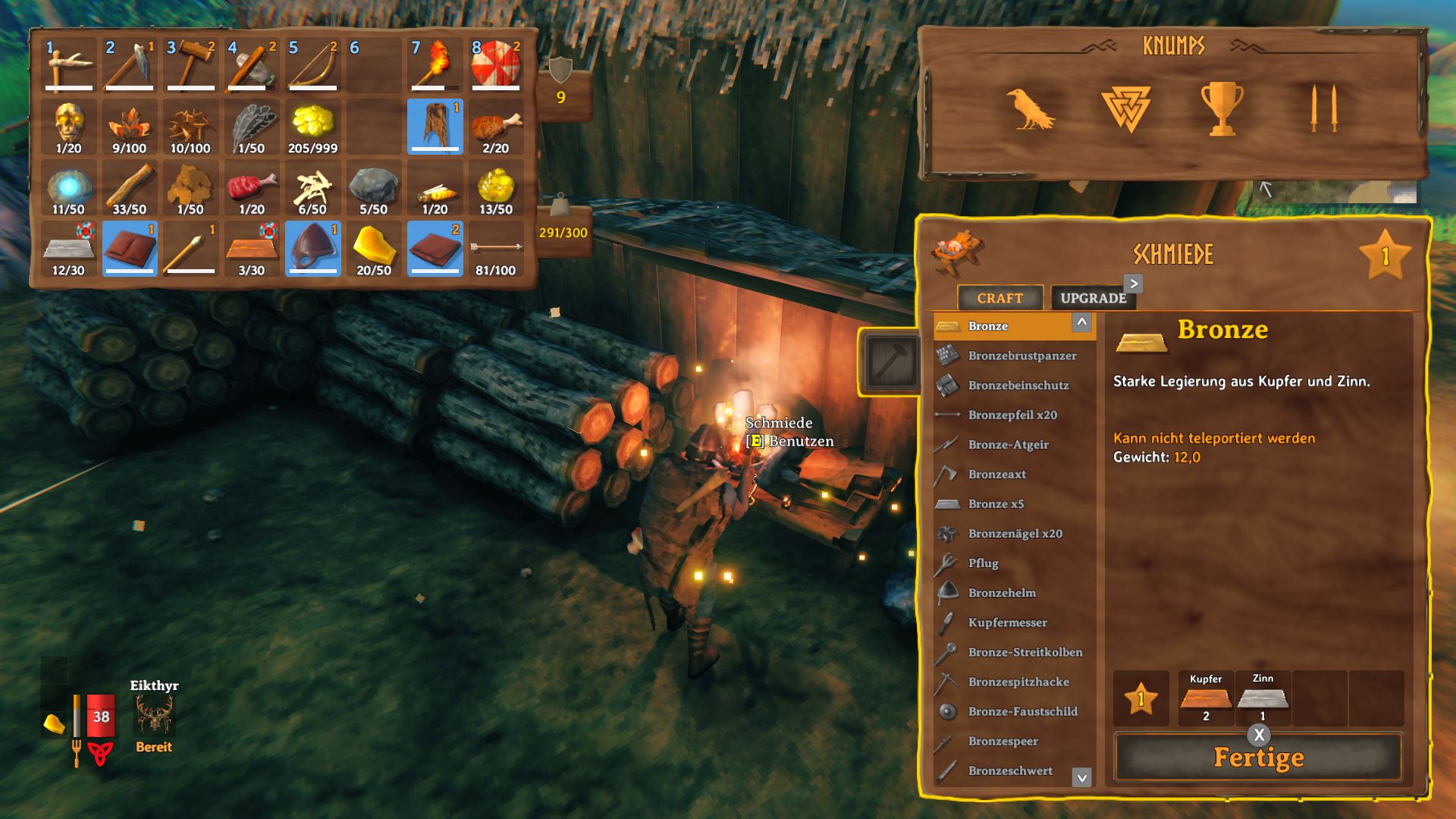Click the down arrow of the recipe list
The height and width of the screenshot is (819, 1456).
click(x=1083, y=777)
